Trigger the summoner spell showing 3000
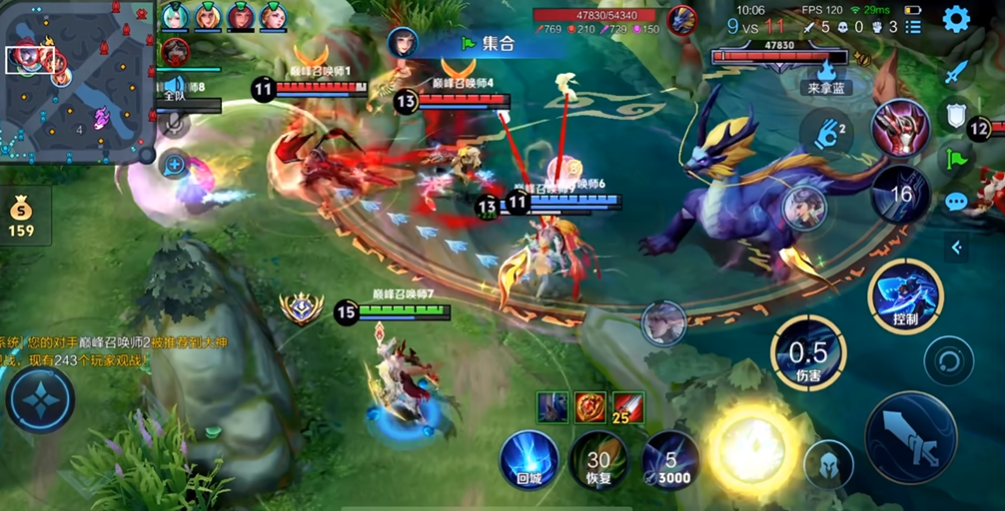This screenshot has width=1005, height=511. (x=670, y=463)
